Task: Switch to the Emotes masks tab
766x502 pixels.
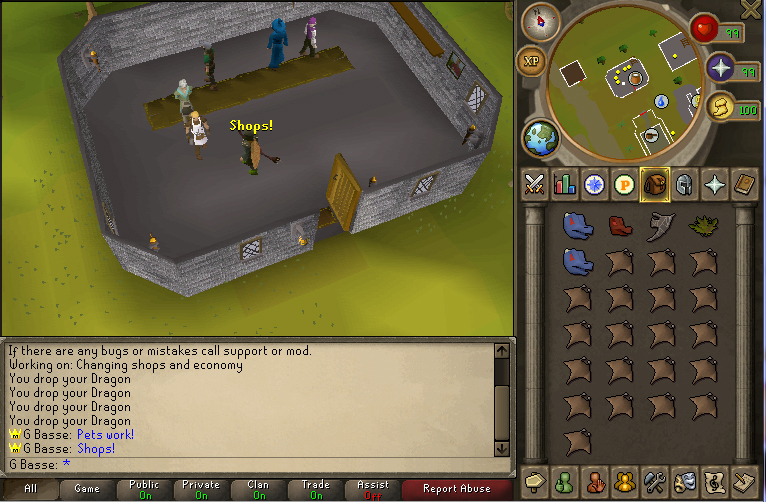Action: [x=684, y=480]
